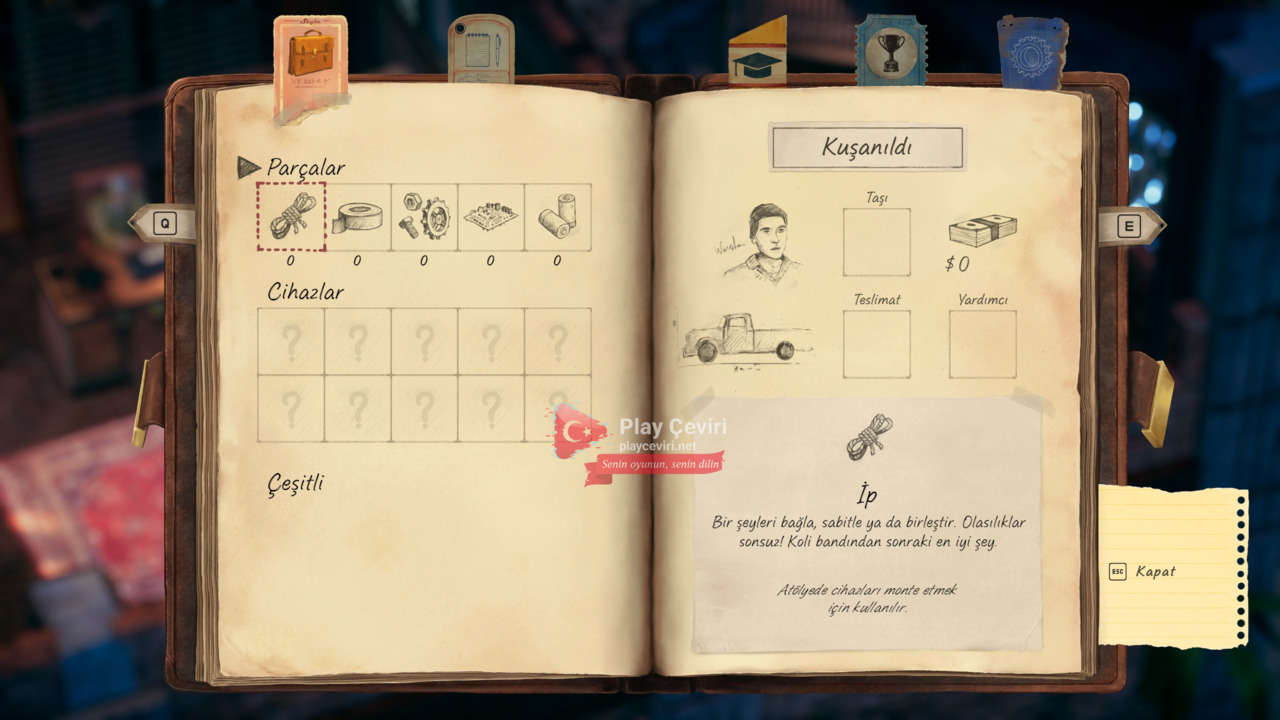The image size is (1280, 720).
Task: Switch to the notepad tab
Action: [480, 49]
